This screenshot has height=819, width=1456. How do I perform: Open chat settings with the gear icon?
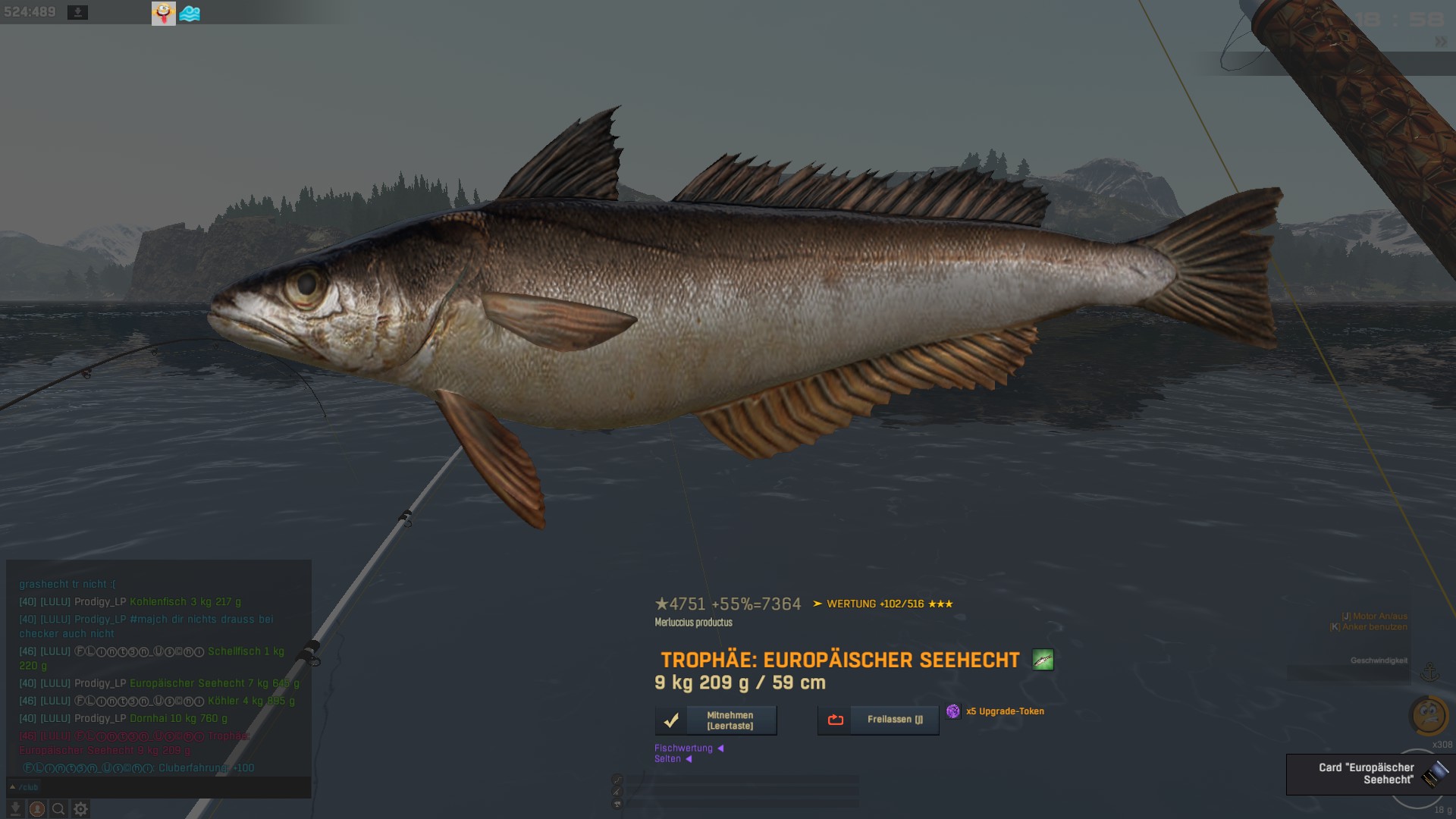(80, 809)
